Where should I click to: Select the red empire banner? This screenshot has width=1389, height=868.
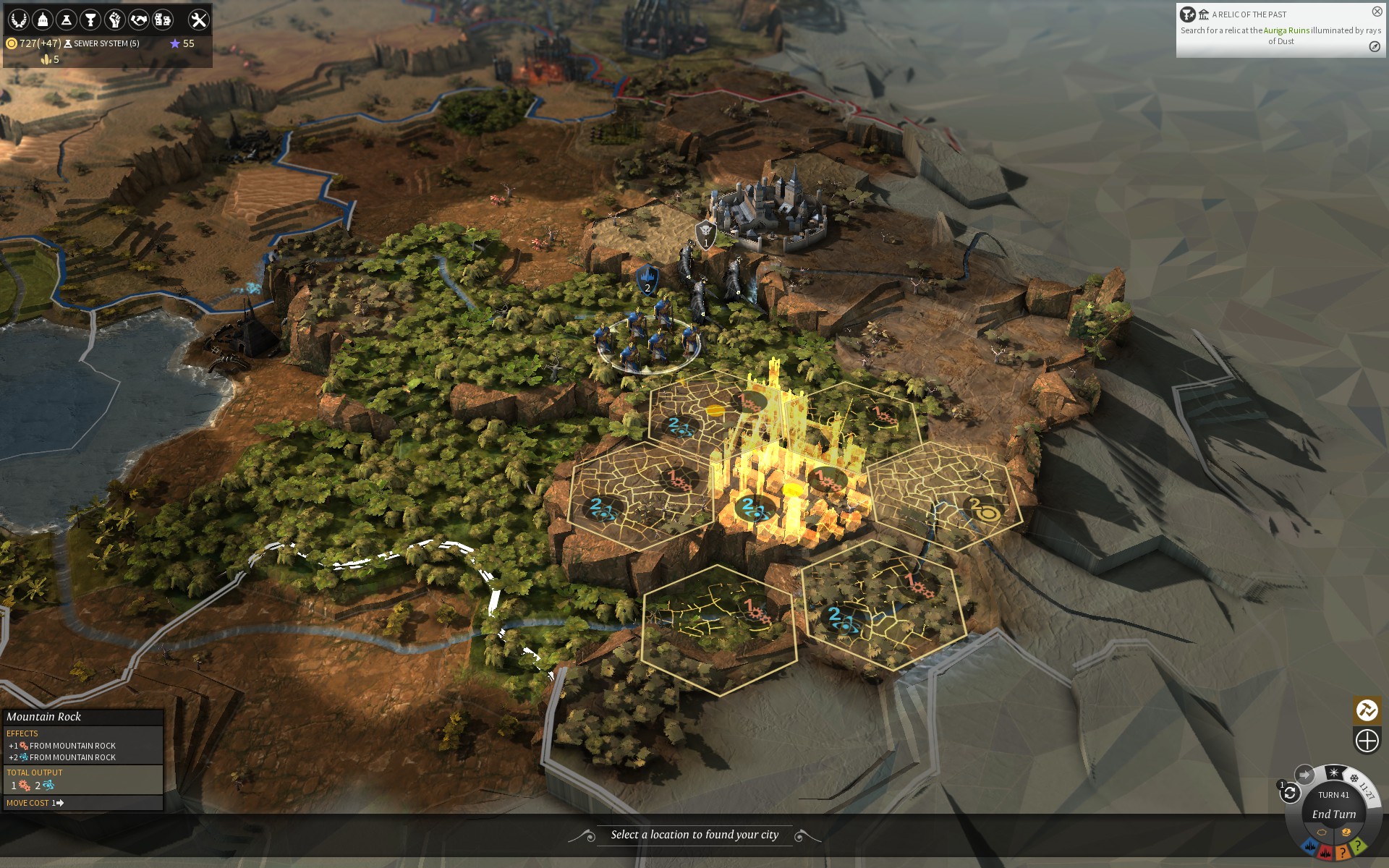point(1325,852)
